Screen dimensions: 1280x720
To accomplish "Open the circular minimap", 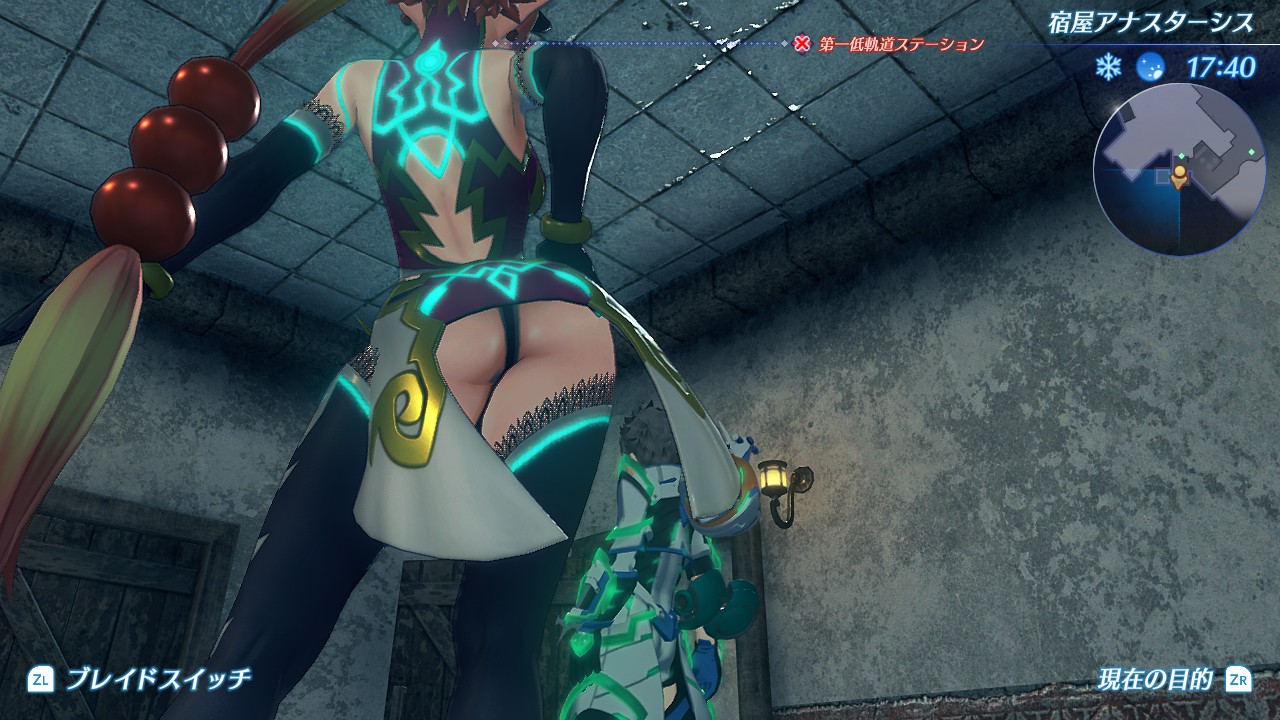I will (x=1180, y=168).
